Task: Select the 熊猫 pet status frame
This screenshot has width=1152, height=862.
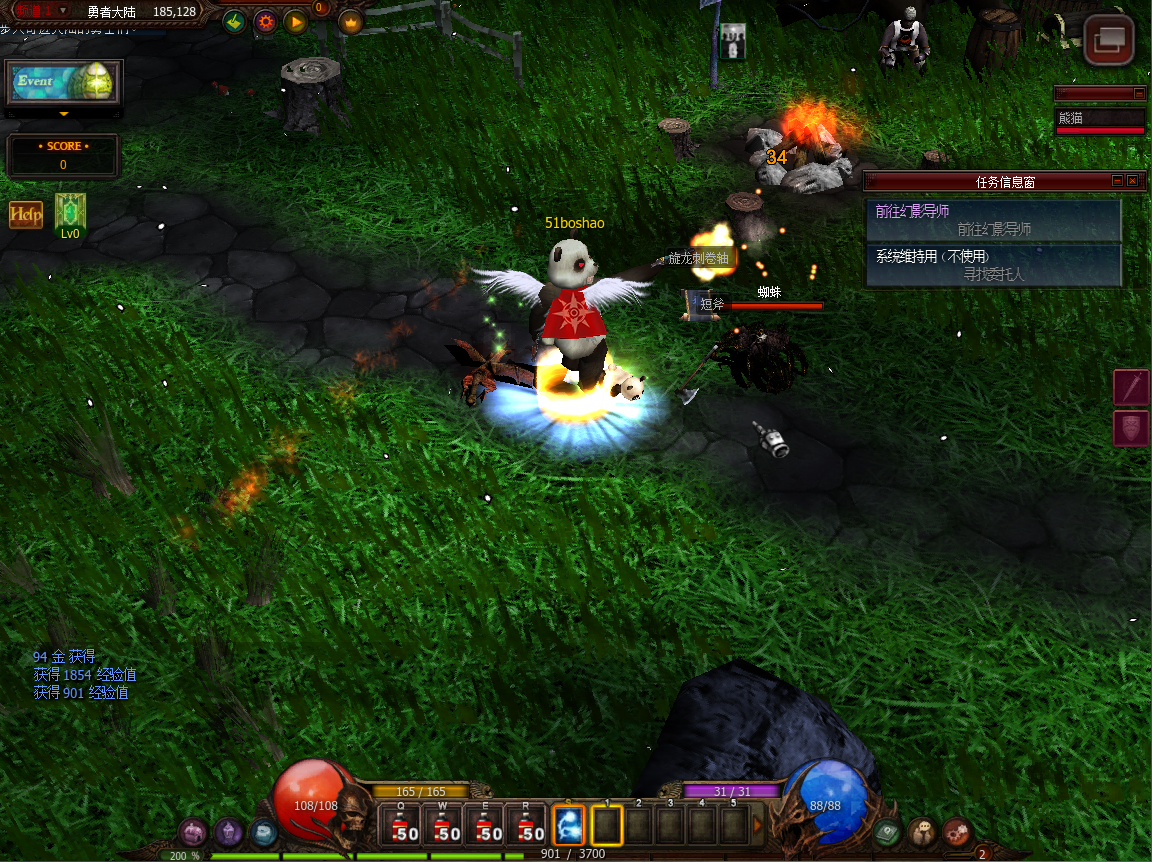Action: 1100,120
